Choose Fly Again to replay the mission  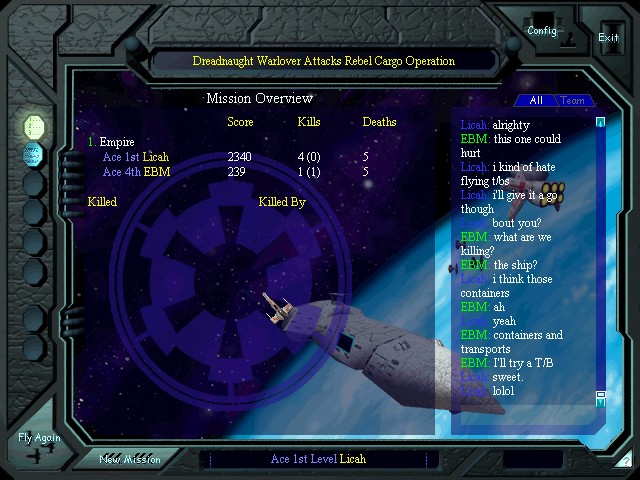[39, 439]
